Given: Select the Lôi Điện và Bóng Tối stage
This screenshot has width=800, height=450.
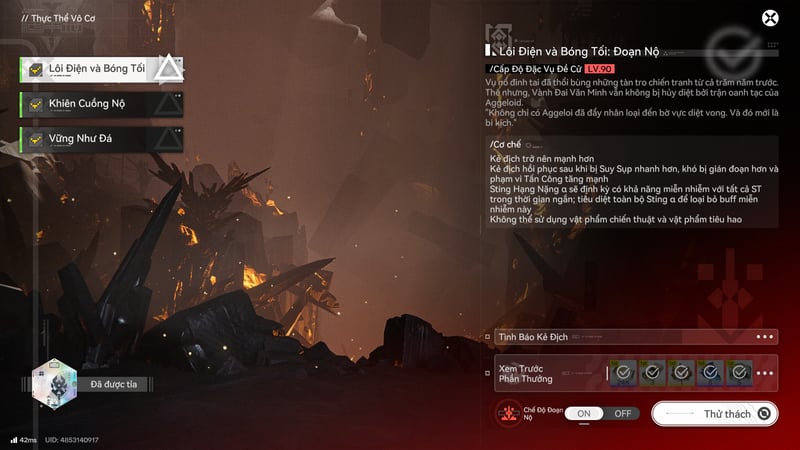Looking at the screenshot, I should (x=97, y=68).
